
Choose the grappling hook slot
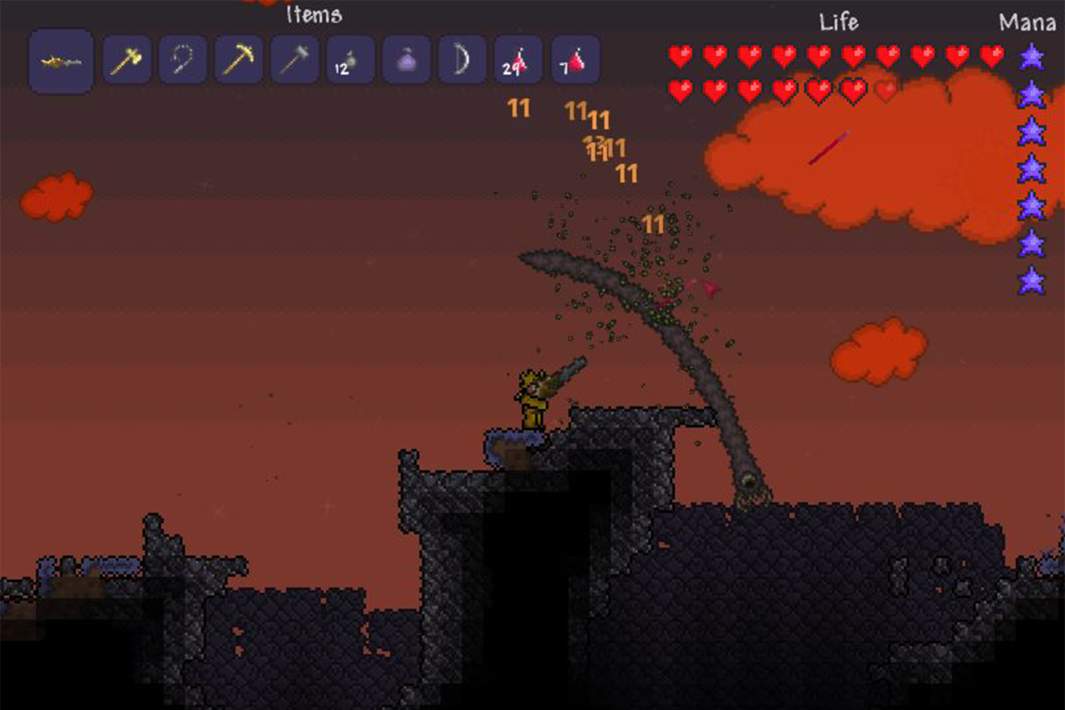point(183,61)
